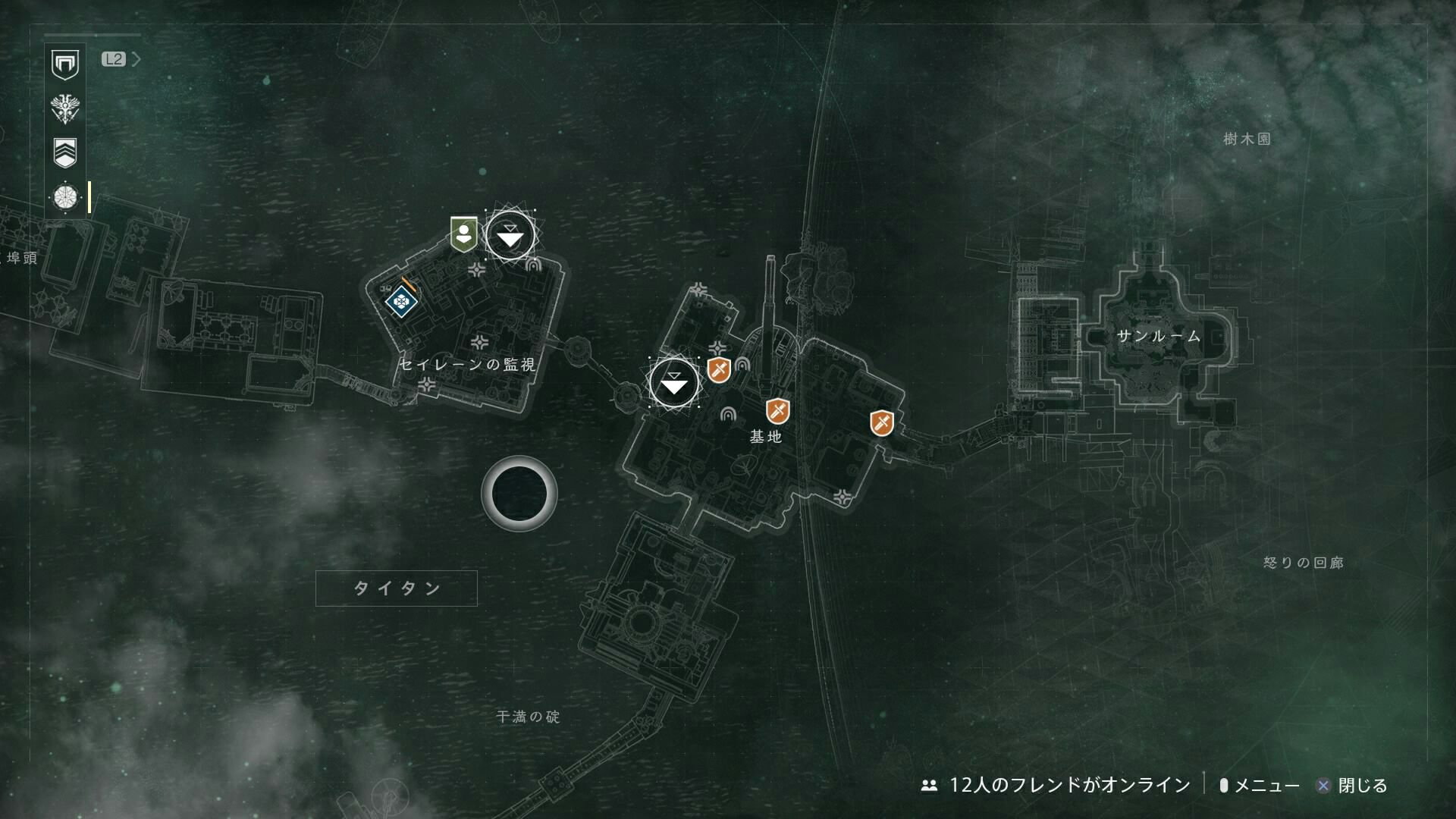Choose the orange adventure icon above 基地 label
This screenshot has height=819, width=1456.
tap(777, 412)
